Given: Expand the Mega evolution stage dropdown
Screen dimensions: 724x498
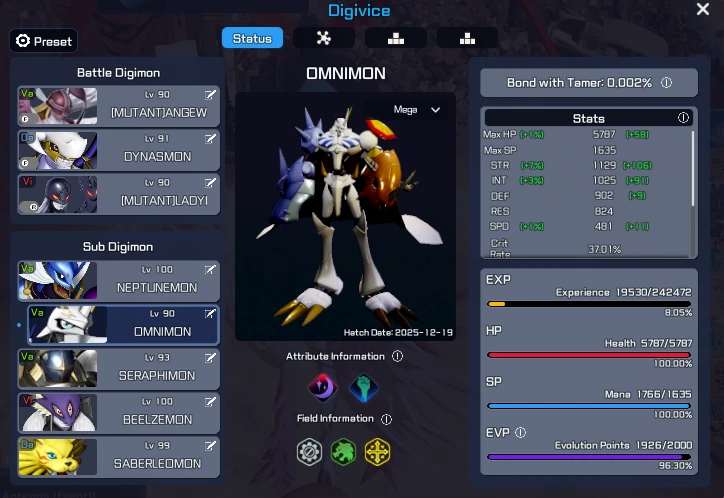Looking at the screenshot, I should (417, 110).
